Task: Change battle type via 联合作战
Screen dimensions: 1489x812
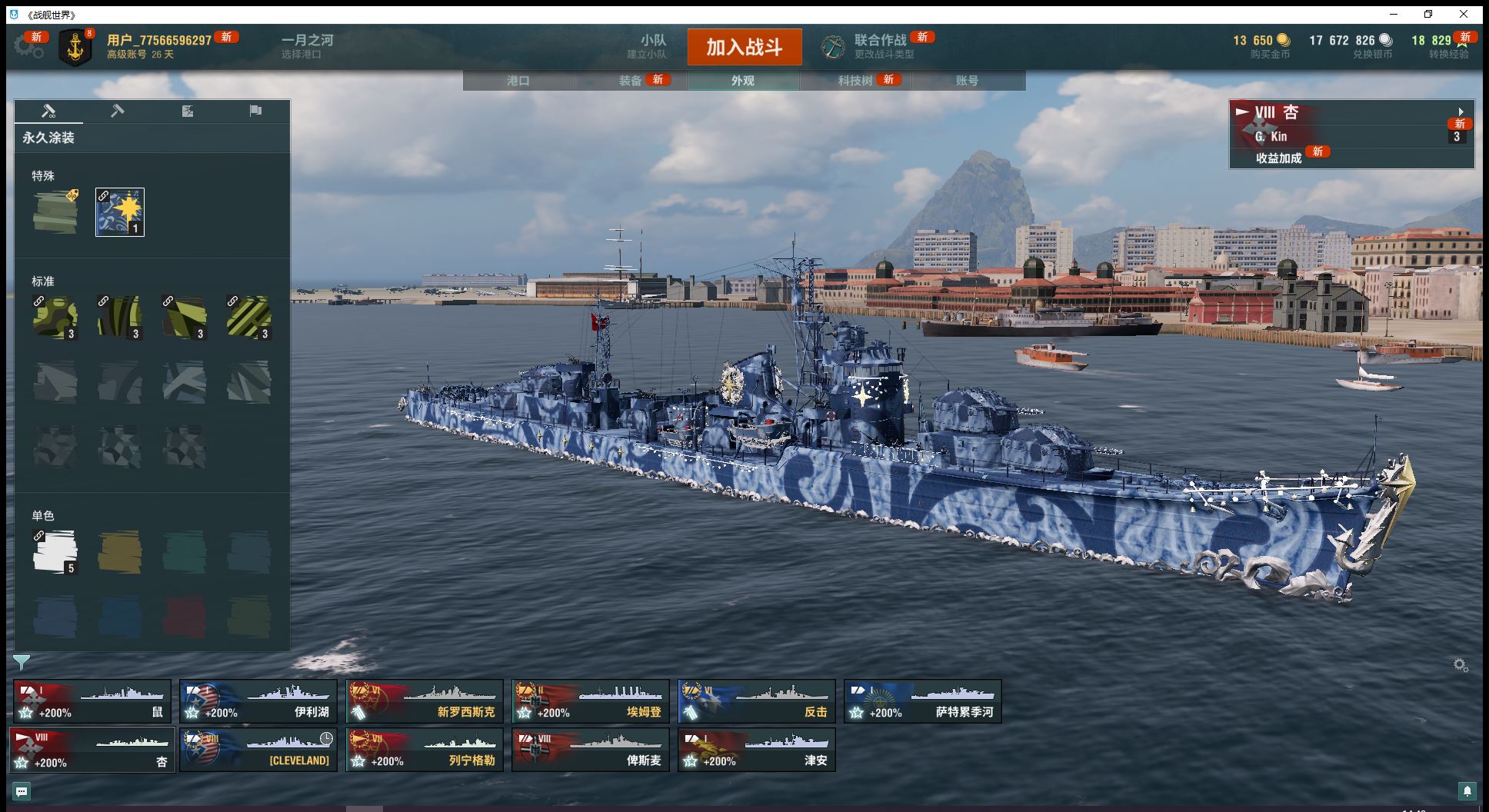Action: click(x=880, y=46)
